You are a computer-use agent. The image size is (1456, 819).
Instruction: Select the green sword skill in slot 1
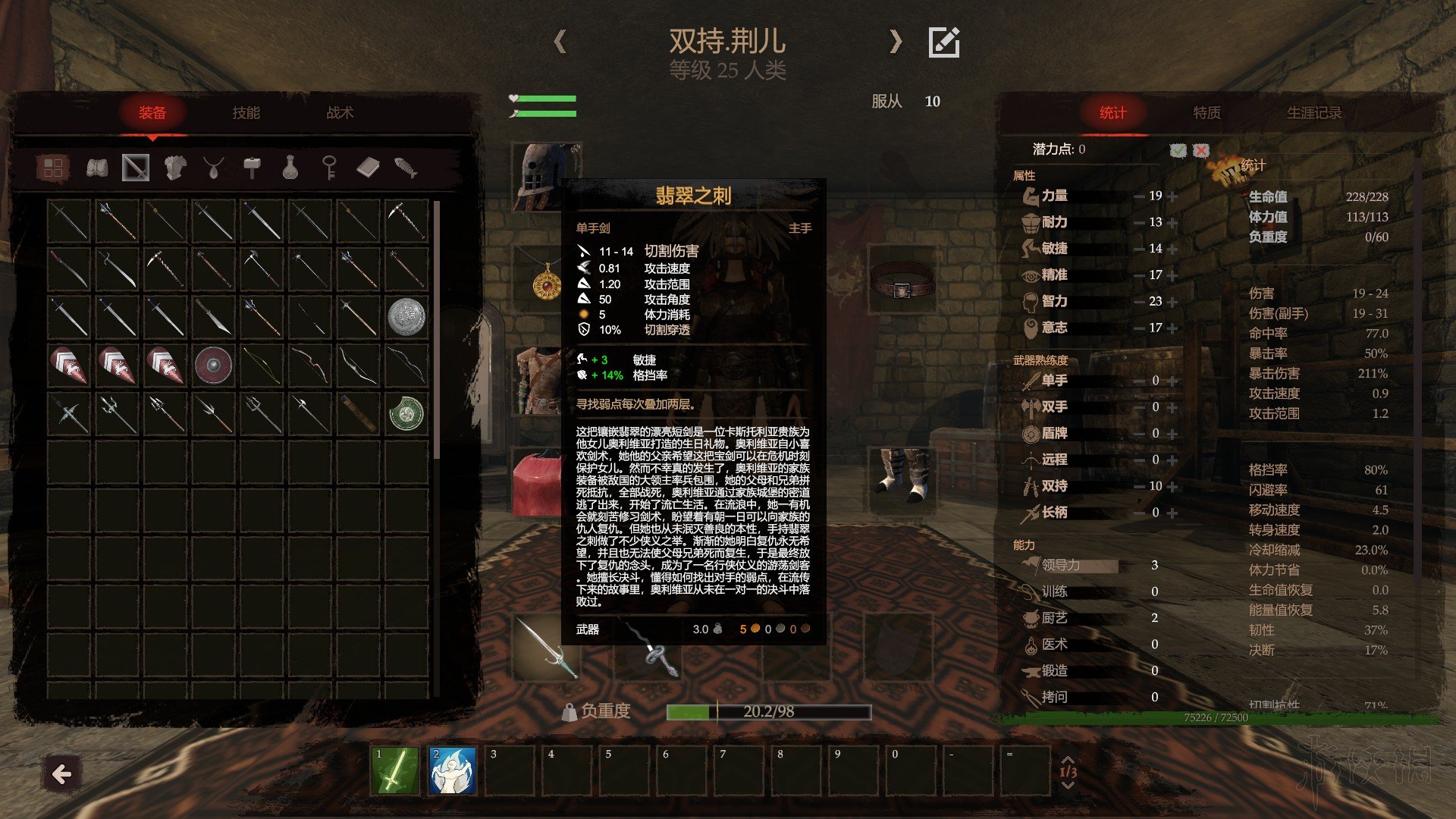pyautogui.click(x=394, y=770)
